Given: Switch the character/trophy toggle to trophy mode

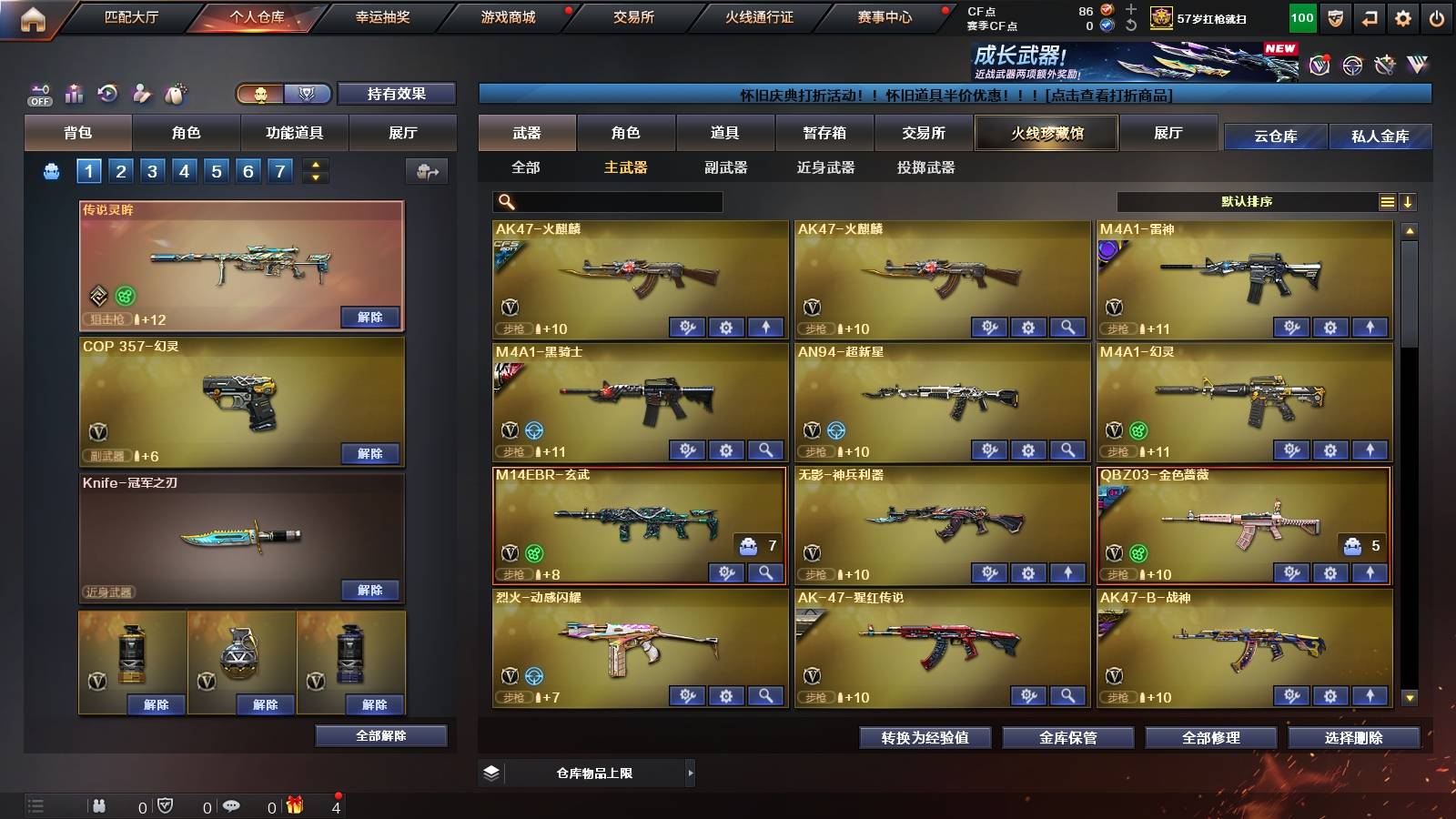Looking at the screenshot, I should click(x=308, y=95).
